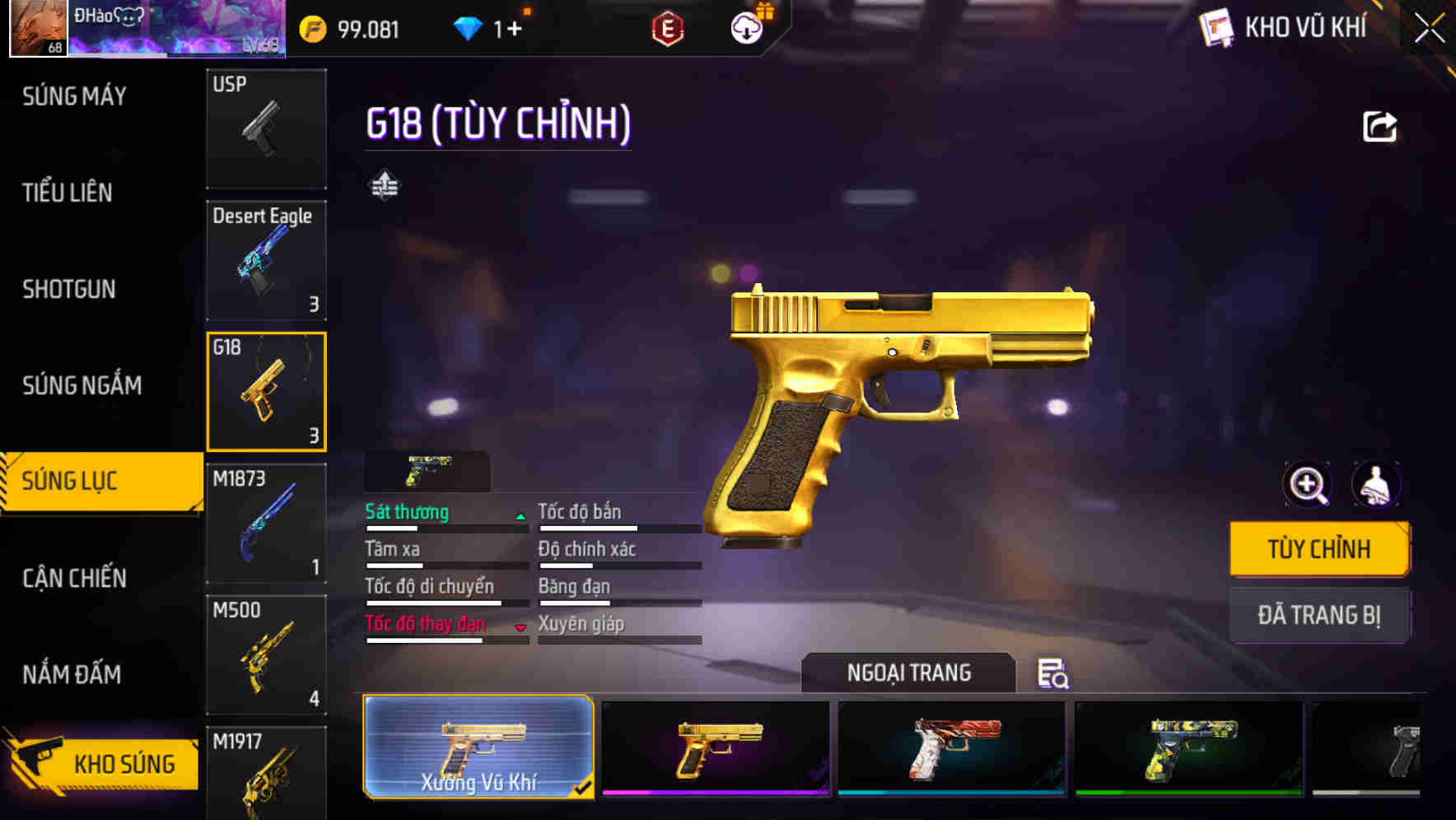Screen dimensions: 1456x820
Task: Open the NGOẠI TRANG tab
Action: tap(908, 673)
